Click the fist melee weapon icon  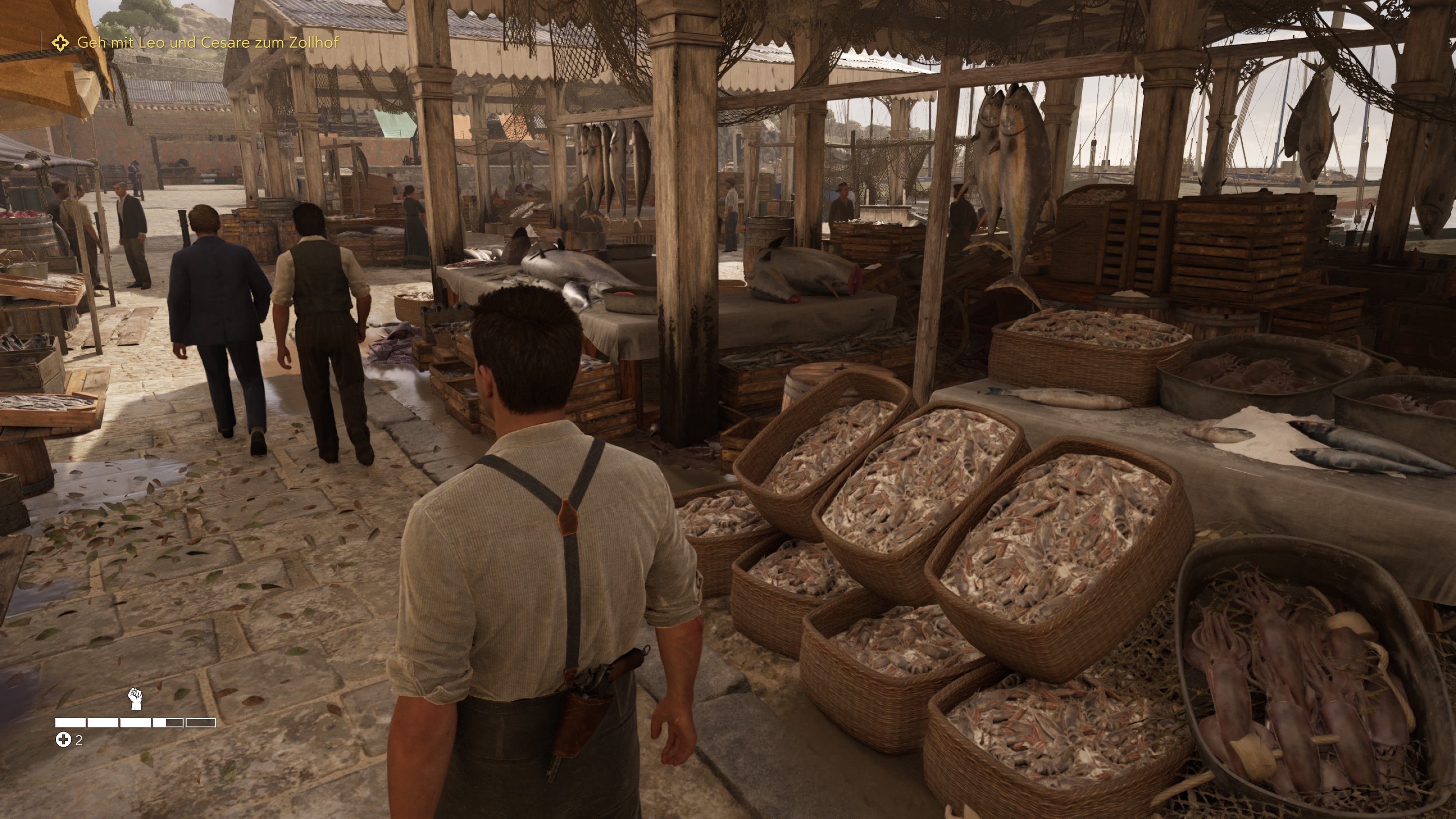tap(135, 698)
